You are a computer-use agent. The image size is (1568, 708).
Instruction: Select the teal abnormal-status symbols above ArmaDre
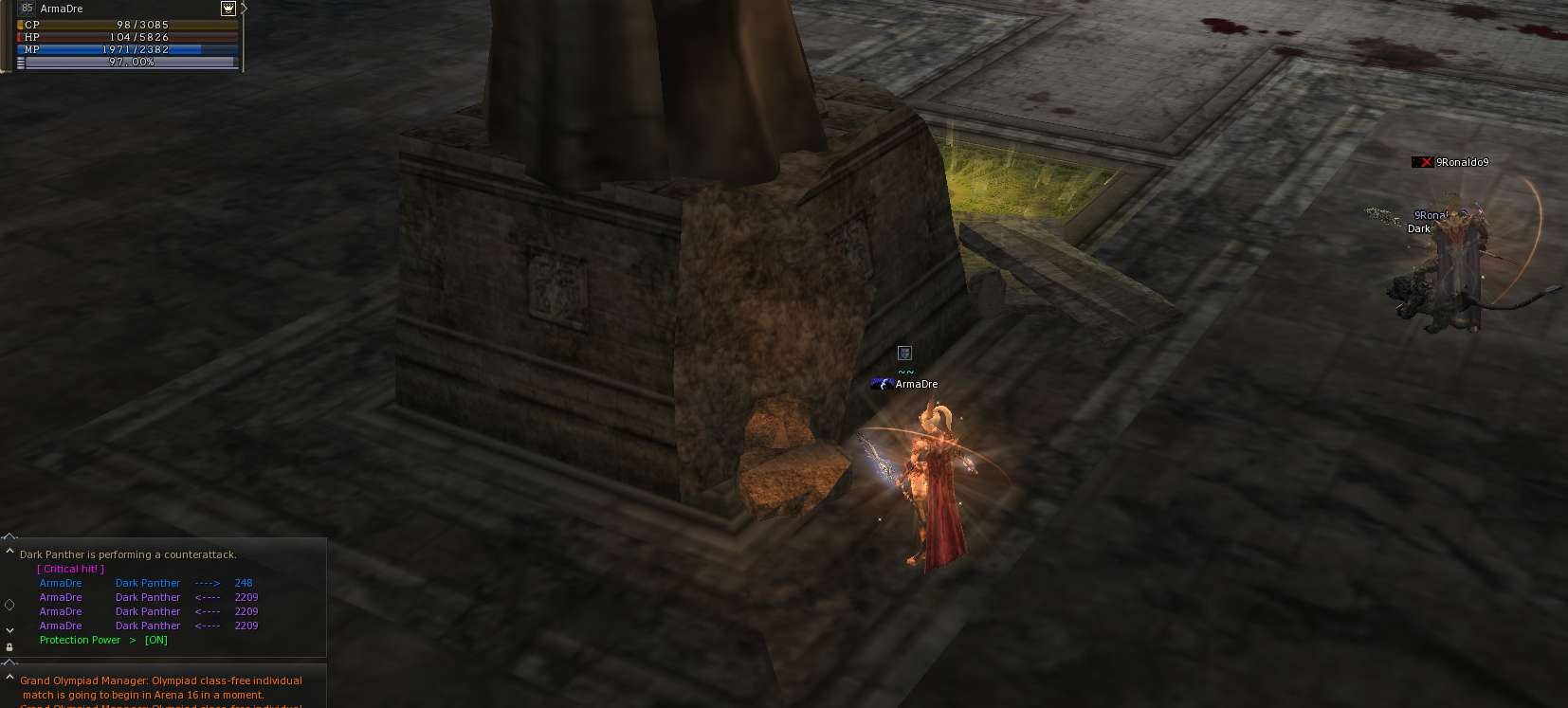click(x=905, y=372)
